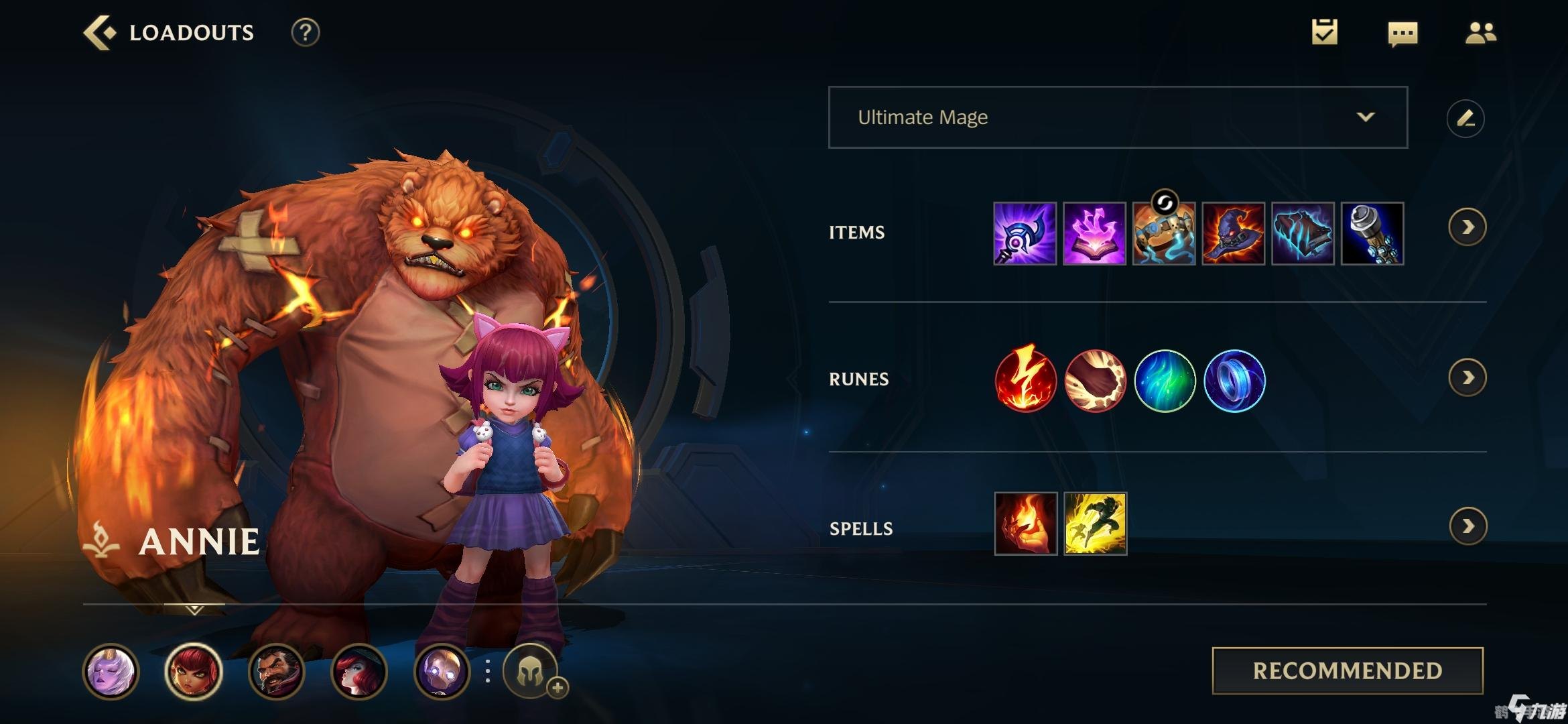Open the Spells section arrow button
This screenshot has width=1568, height=724.
1467,526
